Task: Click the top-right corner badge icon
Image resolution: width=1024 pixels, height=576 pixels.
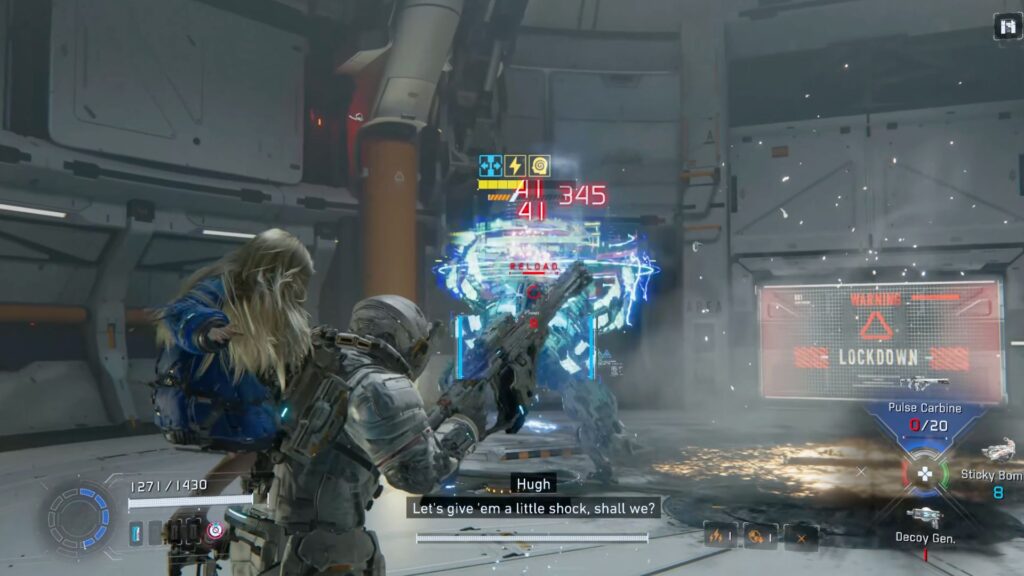Action: click(x=1006, y=28)
